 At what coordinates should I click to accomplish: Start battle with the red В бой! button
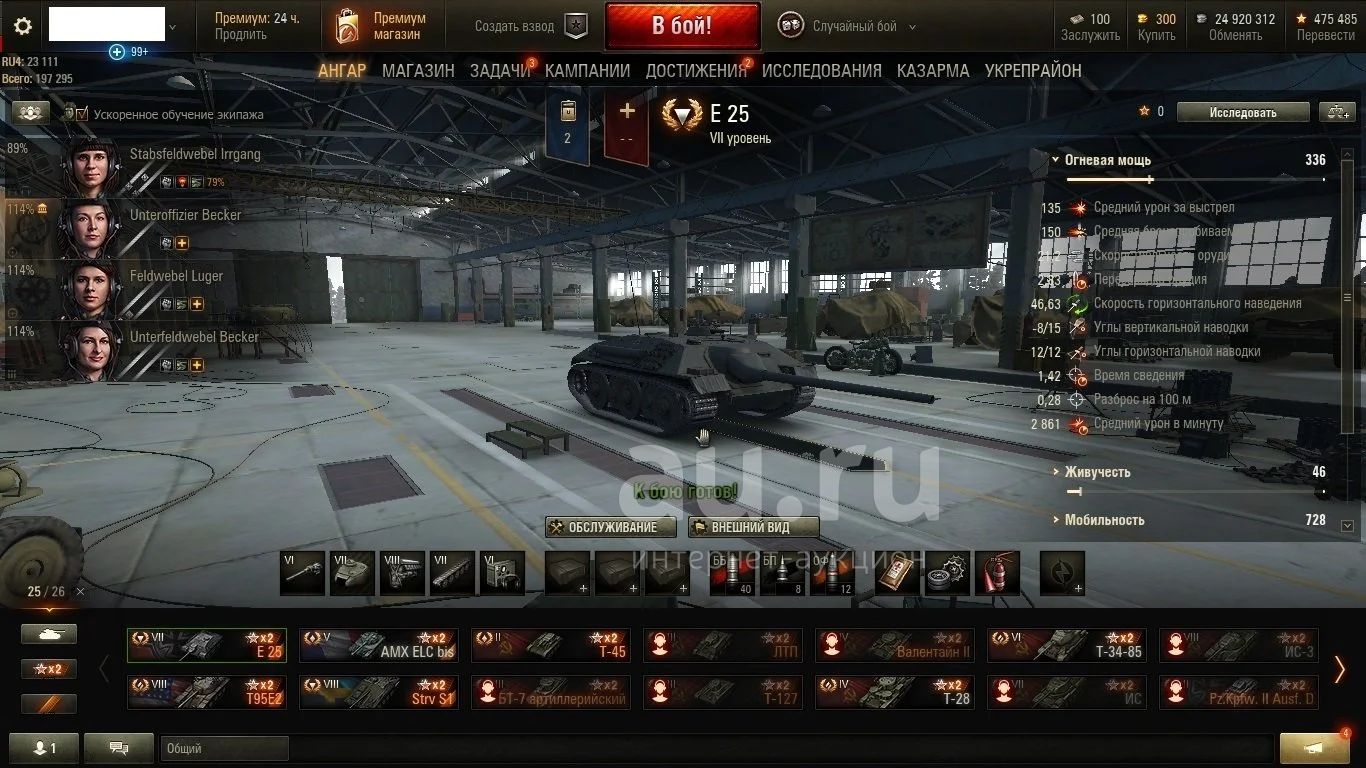(x=682, y=26)
